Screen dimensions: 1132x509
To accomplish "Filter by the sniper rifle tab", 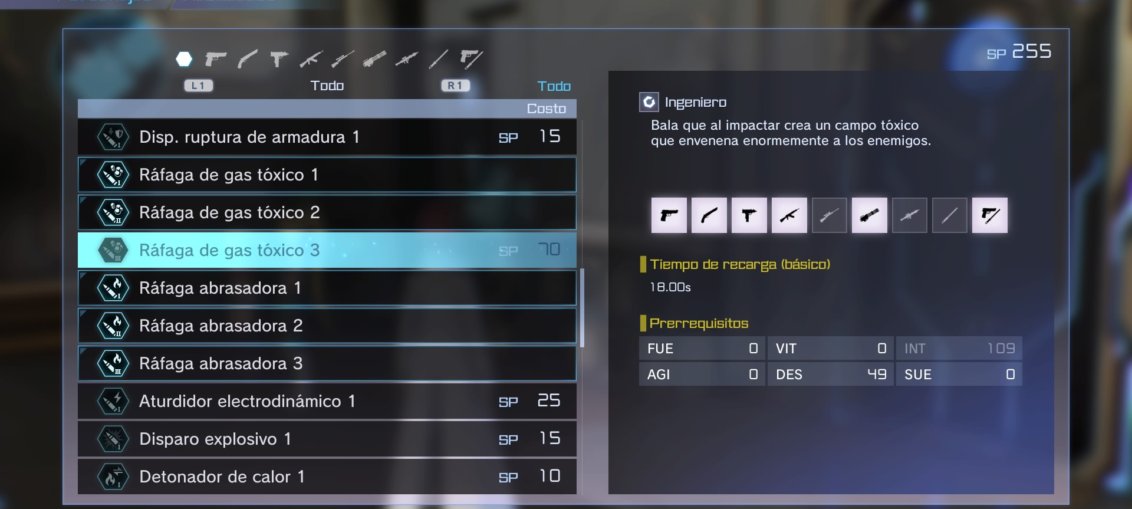I will pyautogui.click(x=342, y=59).
